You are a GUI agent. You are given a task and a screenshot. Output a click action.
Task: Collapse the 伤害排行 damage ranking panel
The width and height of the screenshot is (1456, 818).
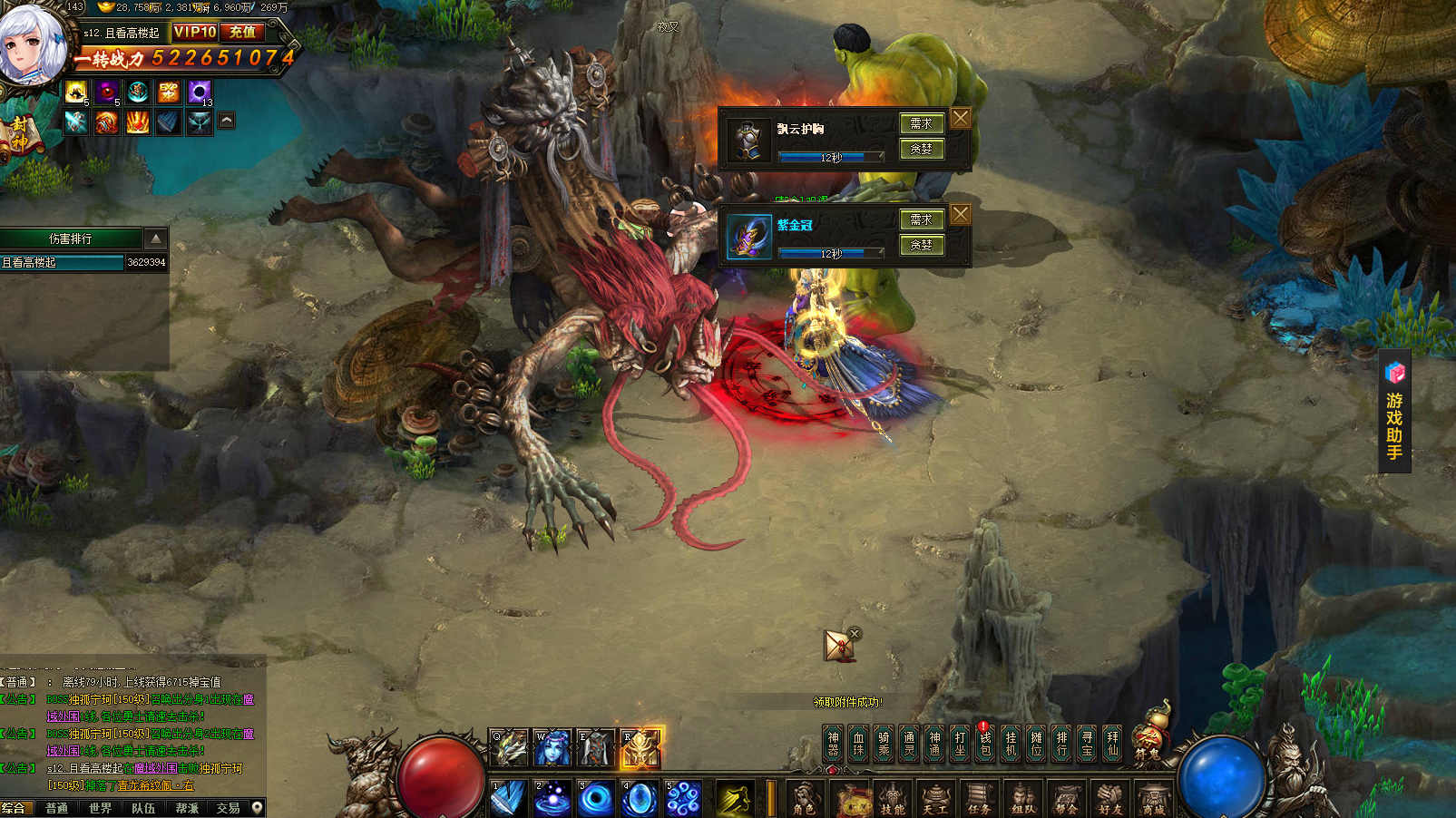click(x=156, y=239)
